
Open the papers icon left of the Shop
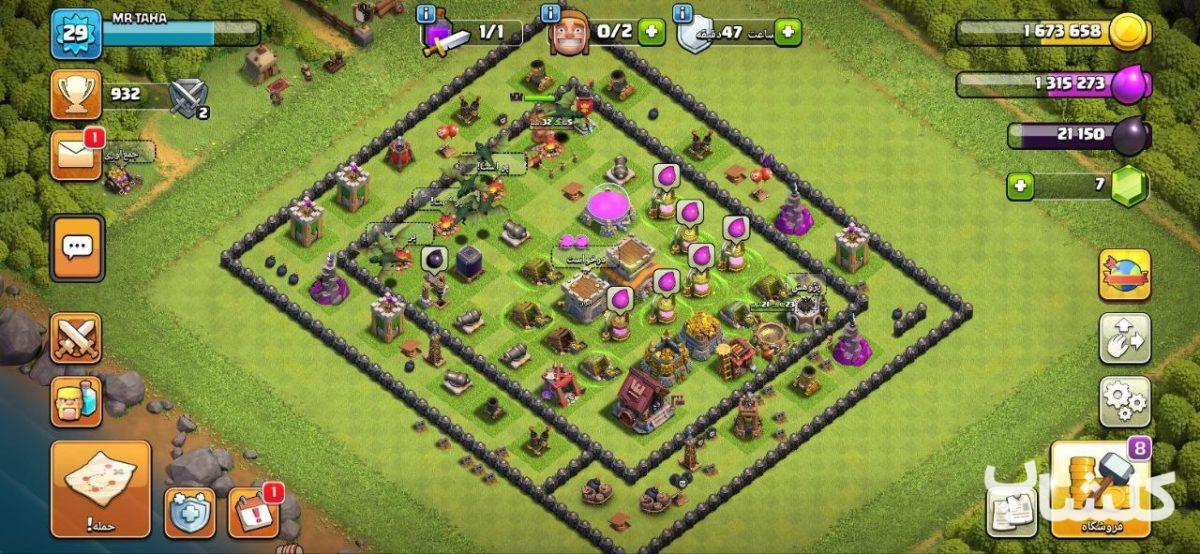coord(1011,511)
